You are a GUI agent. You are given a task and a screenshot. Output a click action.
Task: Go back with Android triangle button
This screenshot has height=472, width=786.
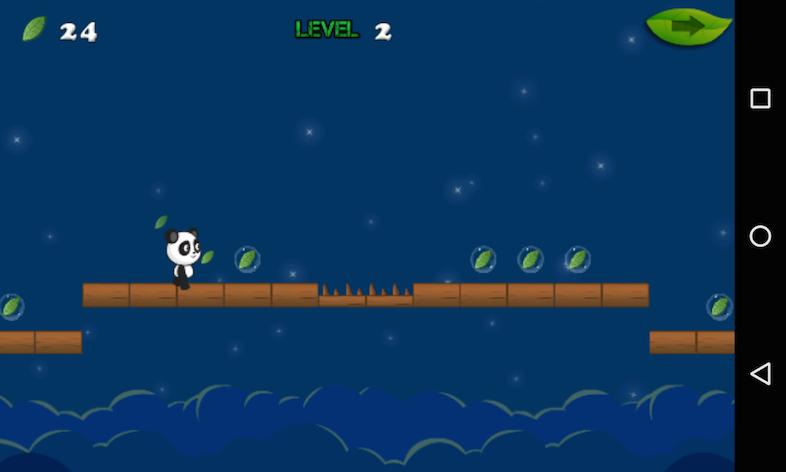tap(760, 374)
